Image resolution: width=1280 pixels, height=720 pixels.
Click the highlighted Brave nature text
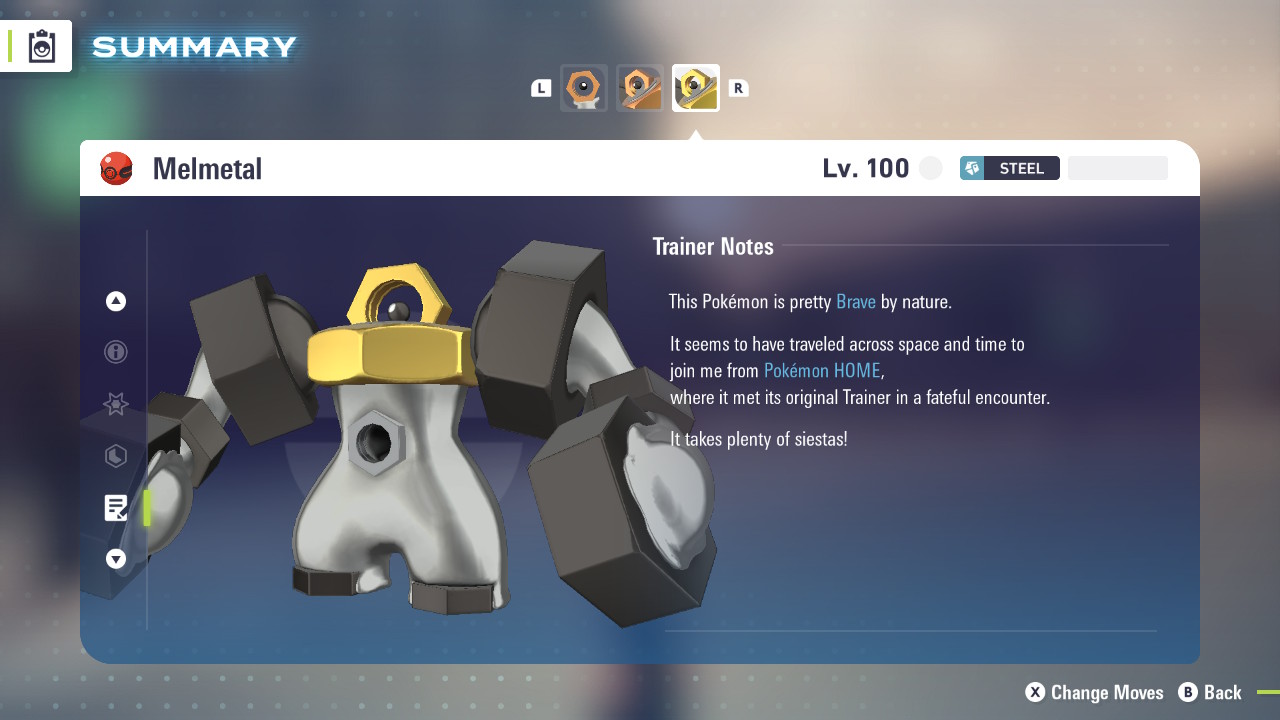click(x=856, y=301)
